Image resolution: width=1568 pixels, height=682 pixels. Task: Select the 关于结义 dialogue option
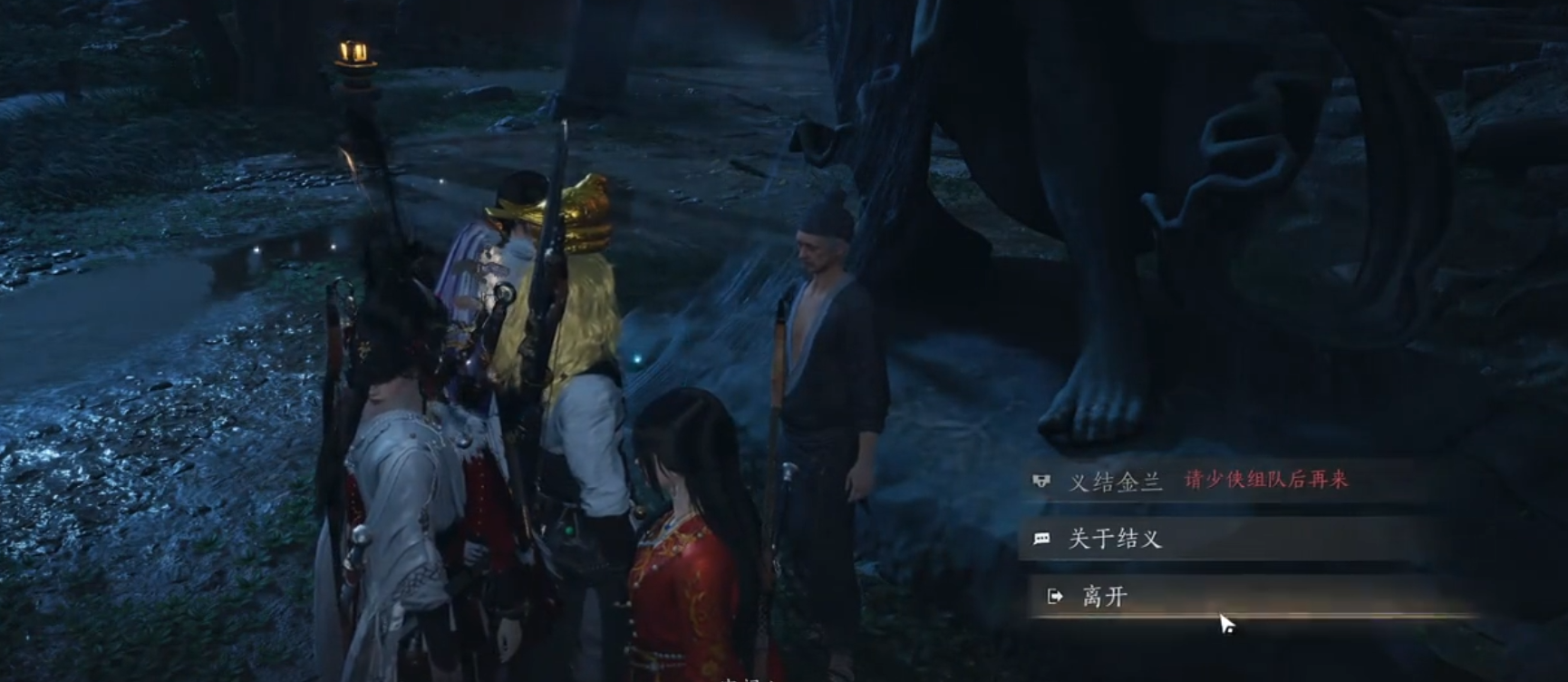(1115, 539)
